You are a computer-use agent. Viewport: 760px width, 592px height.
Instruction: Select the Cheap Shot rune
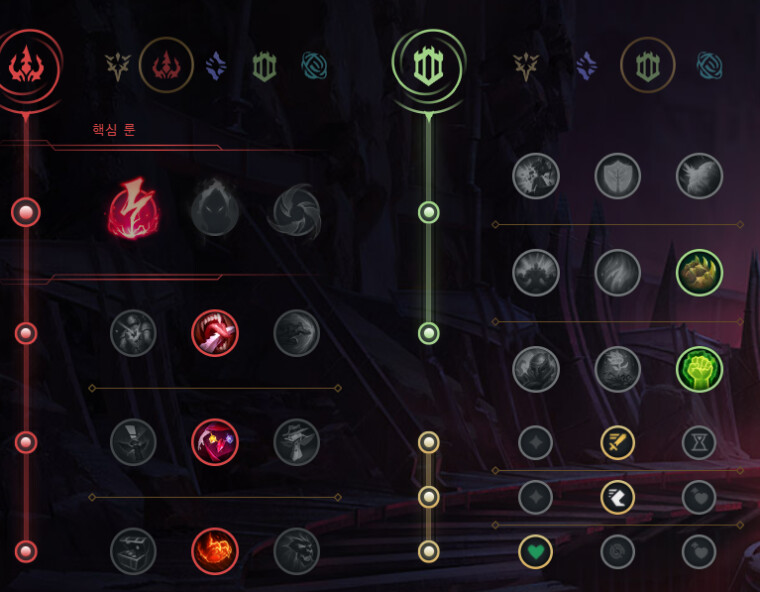pyautogui.click(x=133, y=333)
